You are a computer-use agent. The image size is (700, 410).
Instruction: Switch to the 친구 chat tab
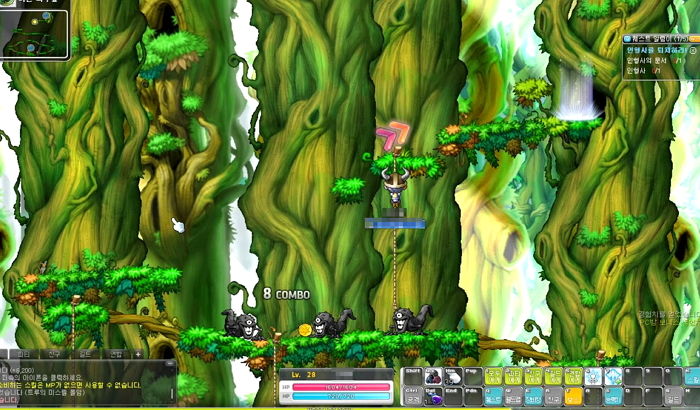54,354
